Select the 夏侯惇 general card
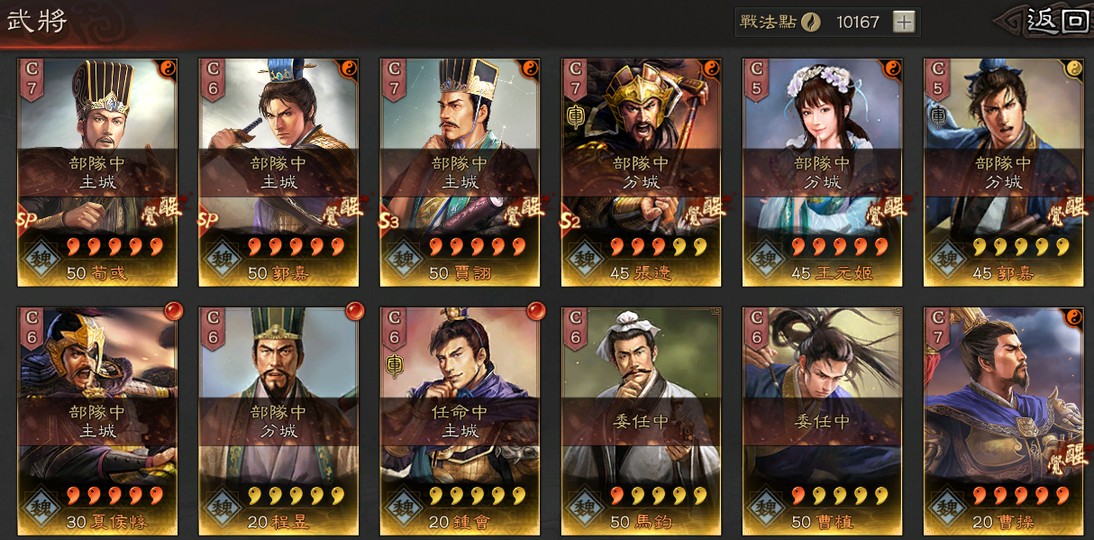 click(x=98, y=420)
